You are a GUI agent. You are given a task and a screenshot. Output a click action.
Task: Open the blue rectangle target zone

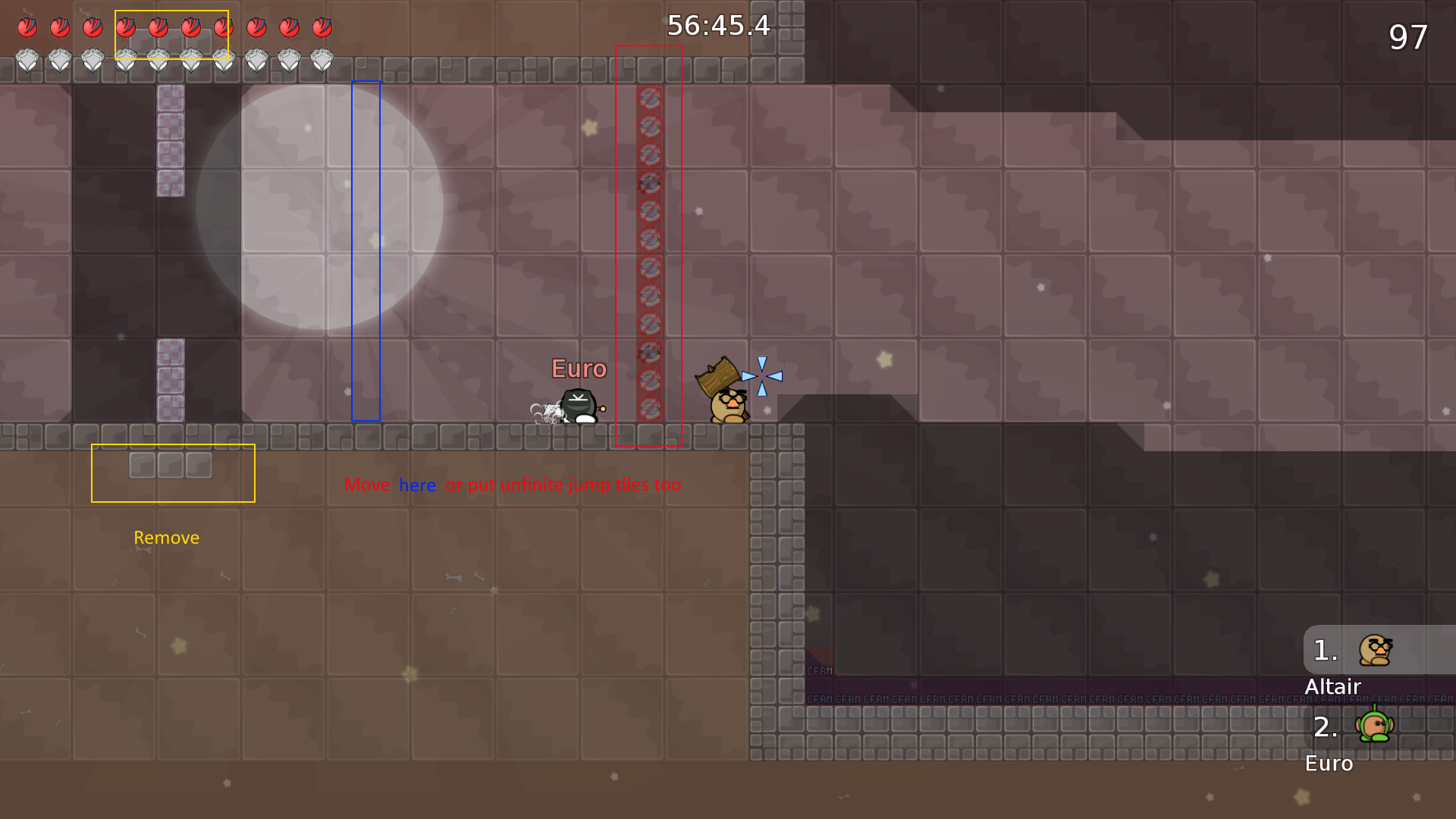click(x=366, y=250)
